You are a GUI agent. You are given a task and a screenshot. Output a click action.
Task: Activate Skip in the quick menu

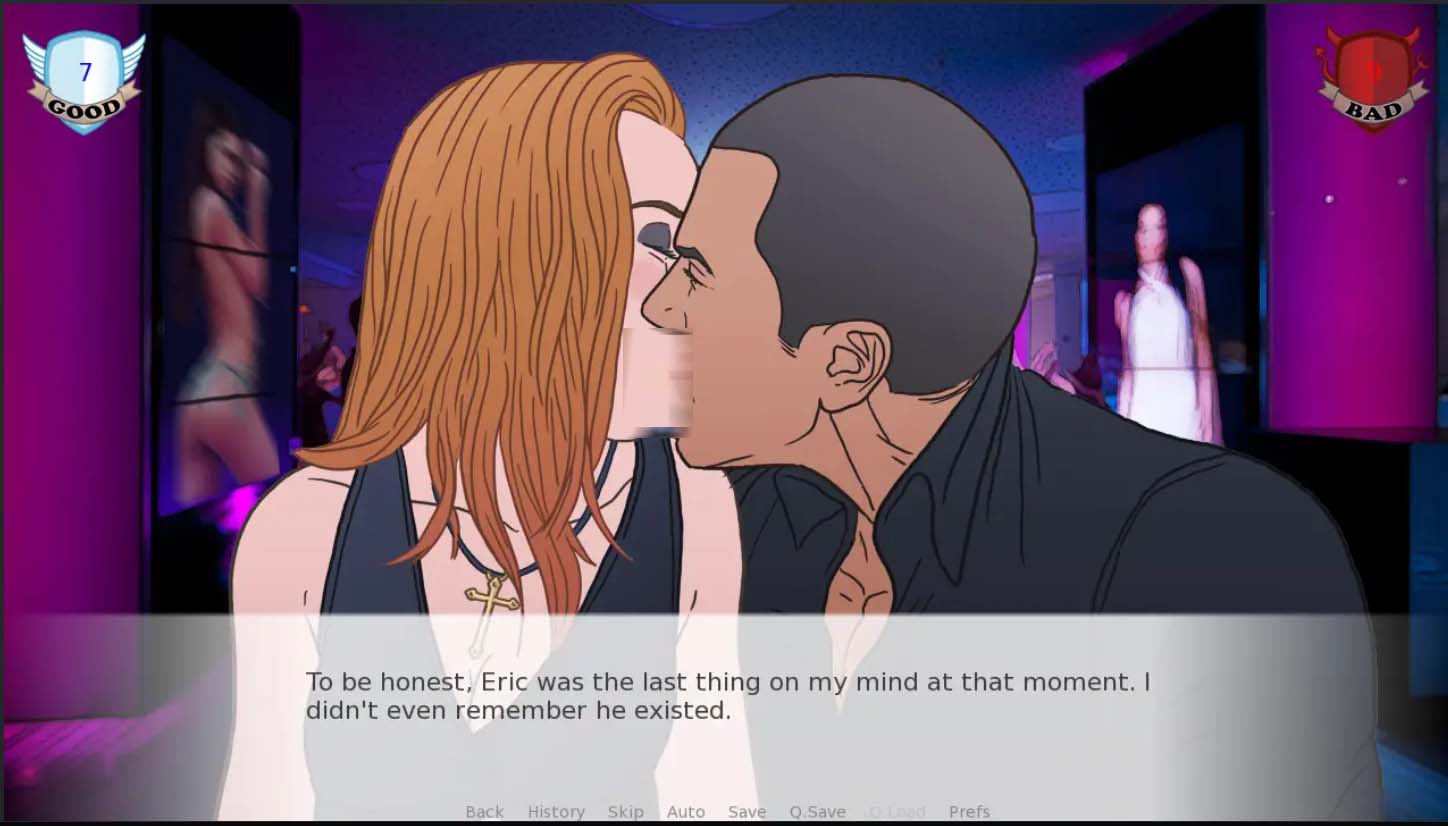pos(626,812)
